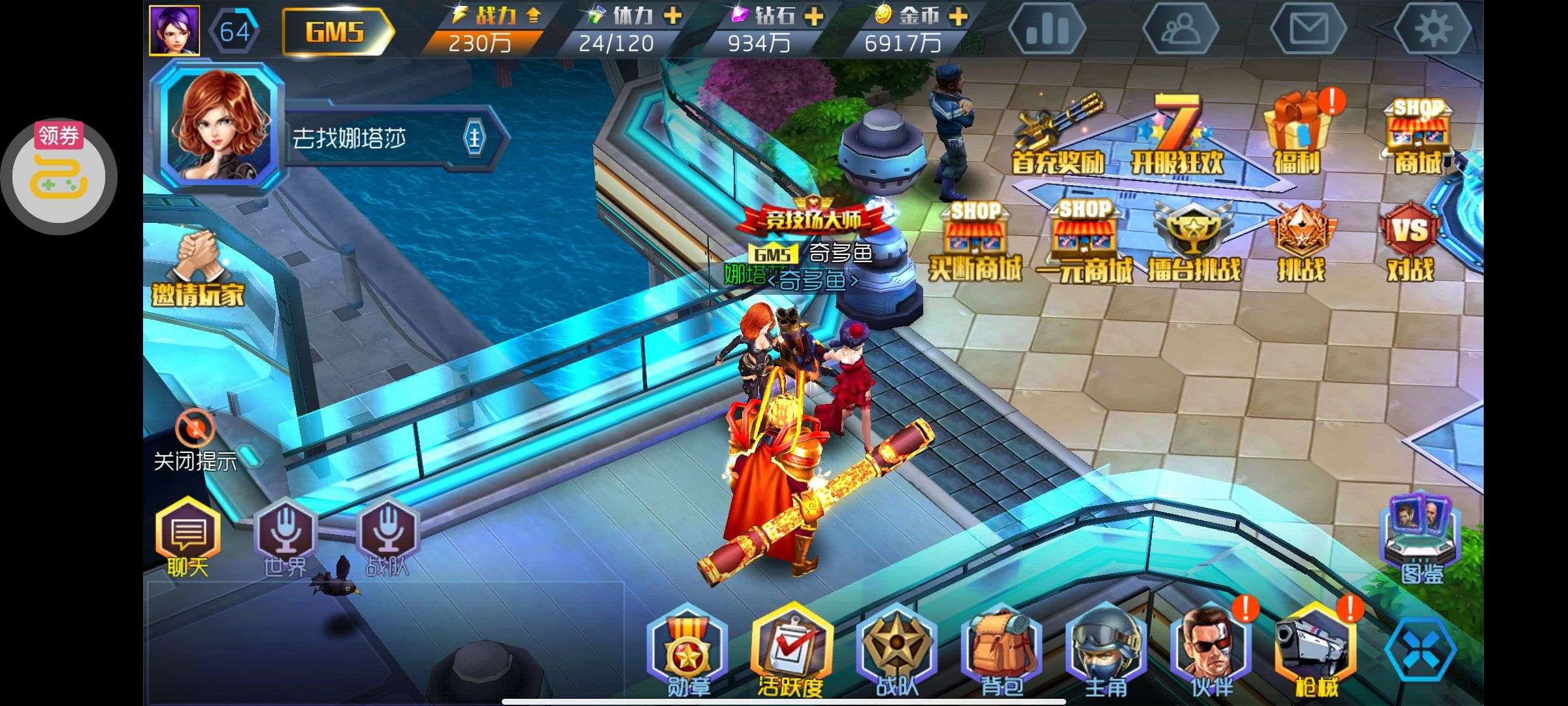This screenshot has width=1568, height=706.
Task: Invite players with the 邀请玩家 handshake icon
Action: point(198,268)
